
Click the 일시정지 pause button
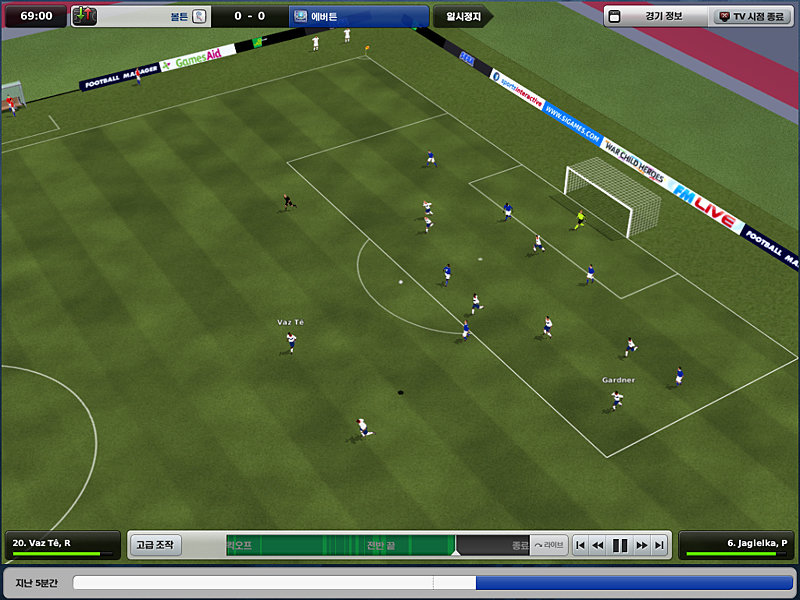pyautogui.click(x=463, y=16)
